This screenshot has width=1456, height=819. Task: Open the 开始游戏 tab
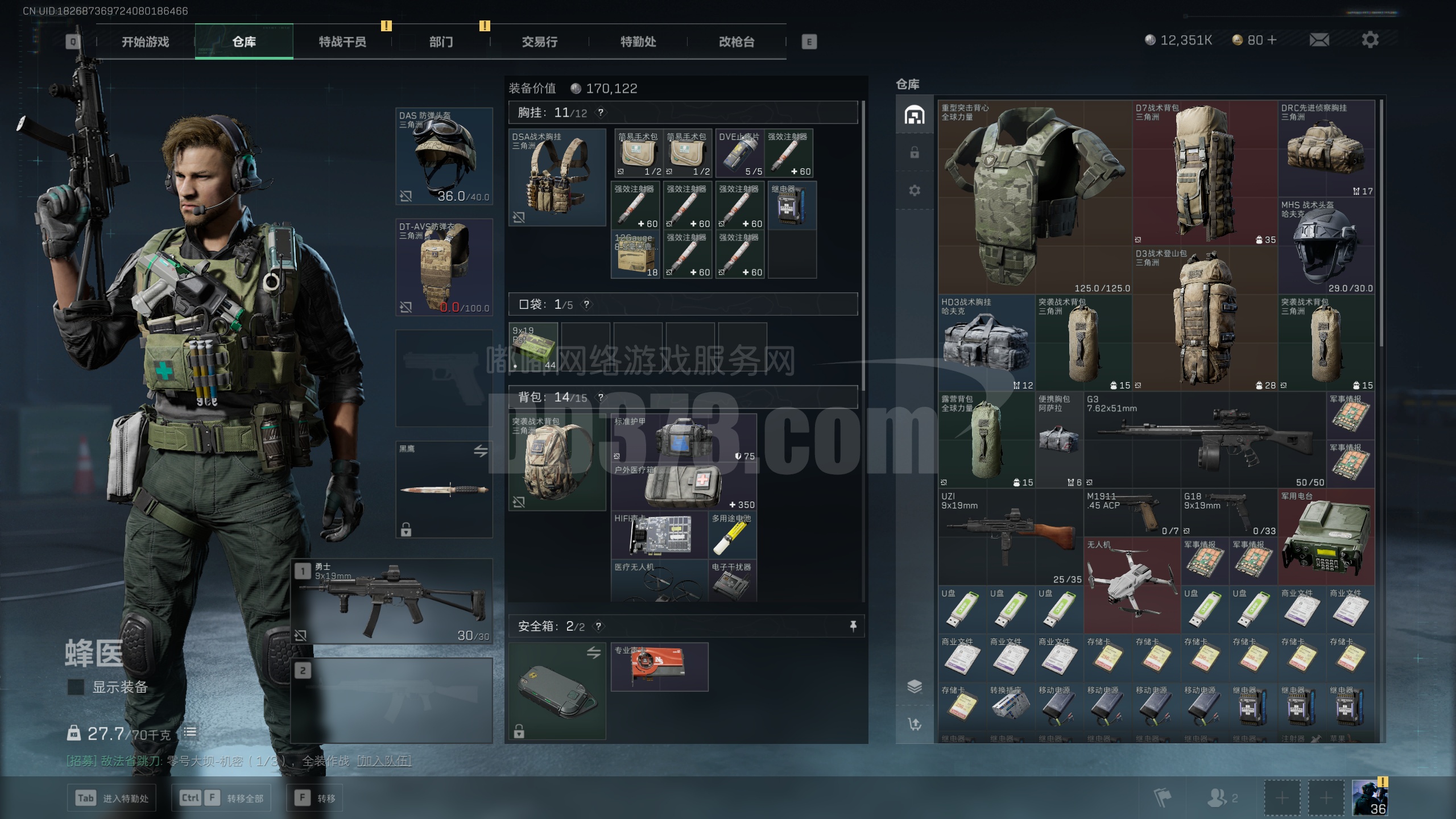coord(145,42)
